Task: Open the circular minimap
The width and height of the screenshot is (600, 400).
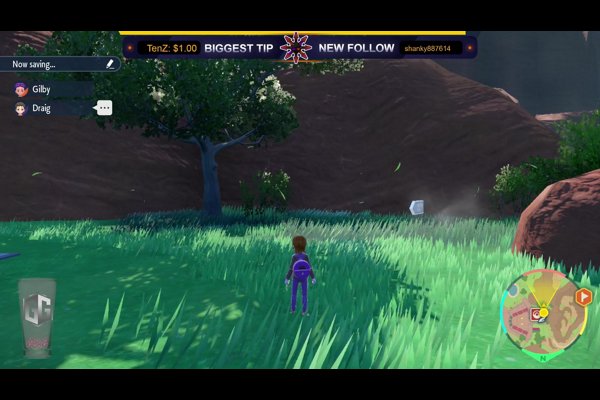Action: (544, 313)
